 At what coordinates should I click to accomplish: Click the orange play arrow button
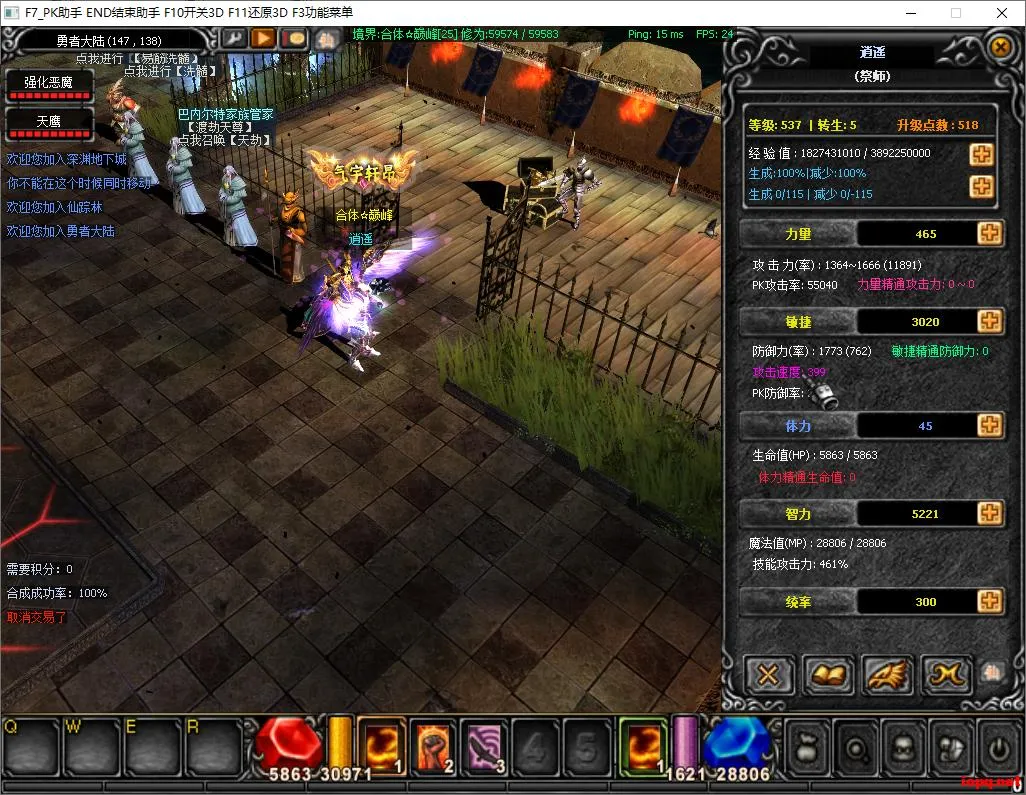click(x=263, y=38)
